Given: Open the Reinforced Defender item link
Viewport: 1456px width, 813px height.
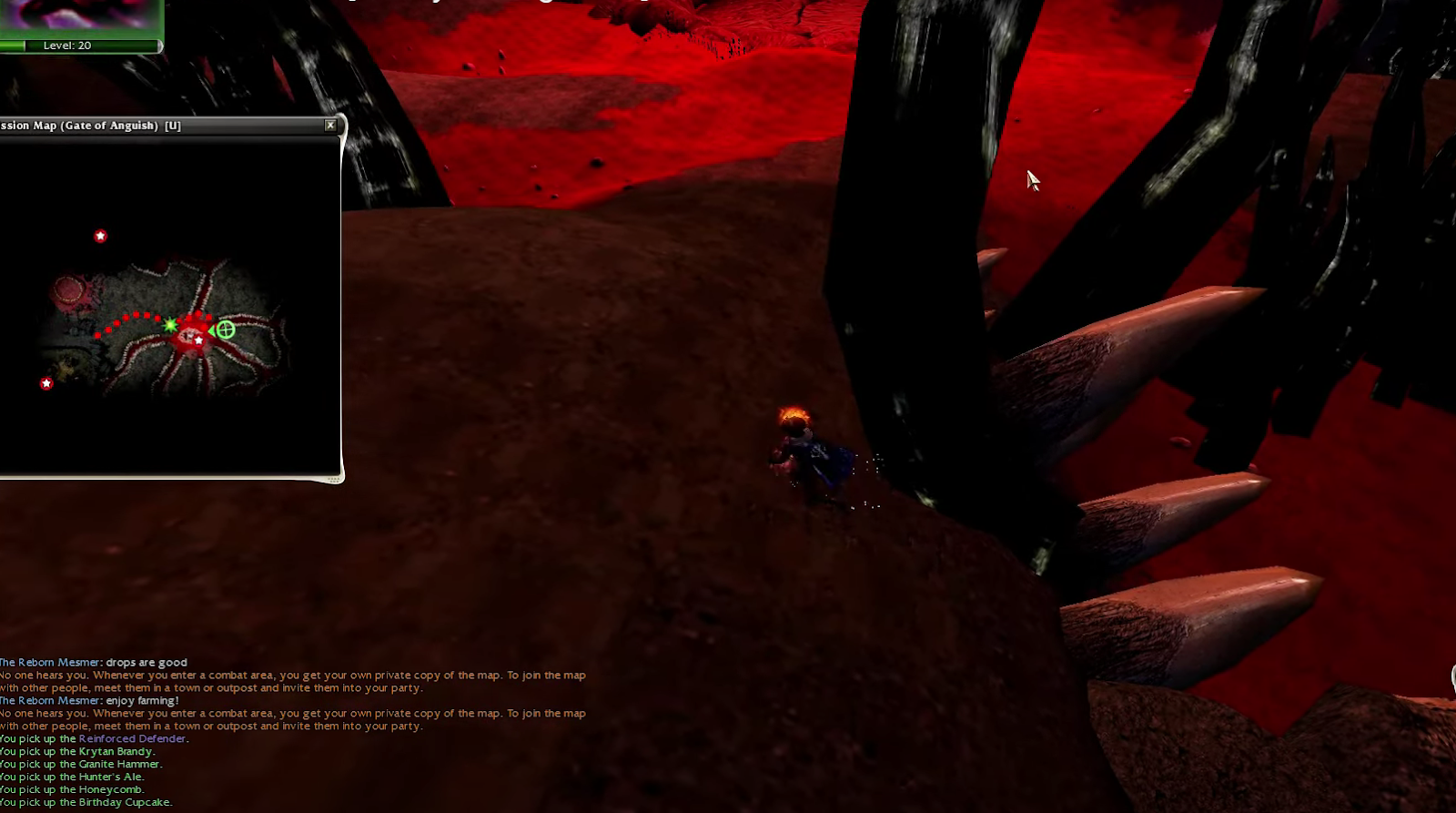Looking at the screenshot, I should [x=134, y=738].
